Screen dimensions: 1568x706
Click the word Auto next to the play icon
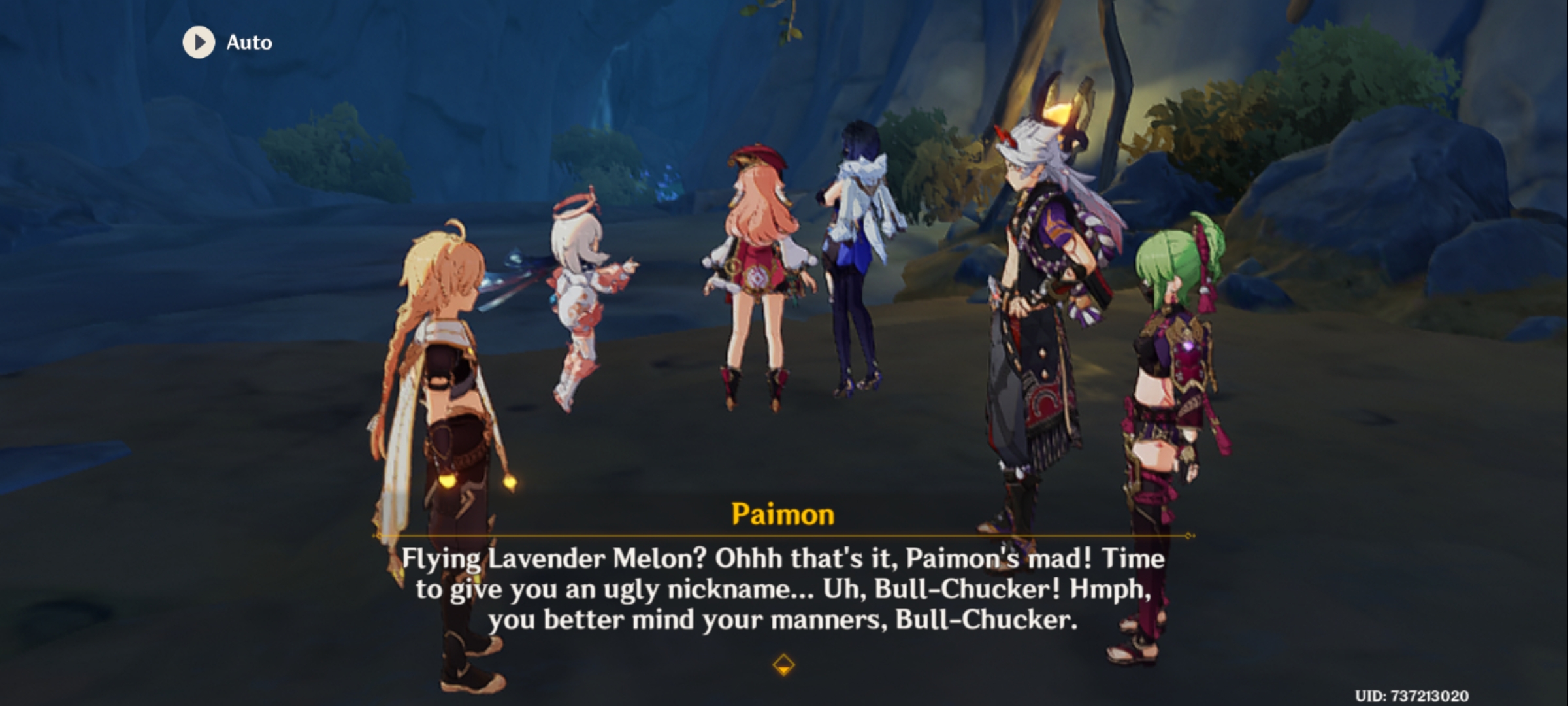click(x=248, y=42)
